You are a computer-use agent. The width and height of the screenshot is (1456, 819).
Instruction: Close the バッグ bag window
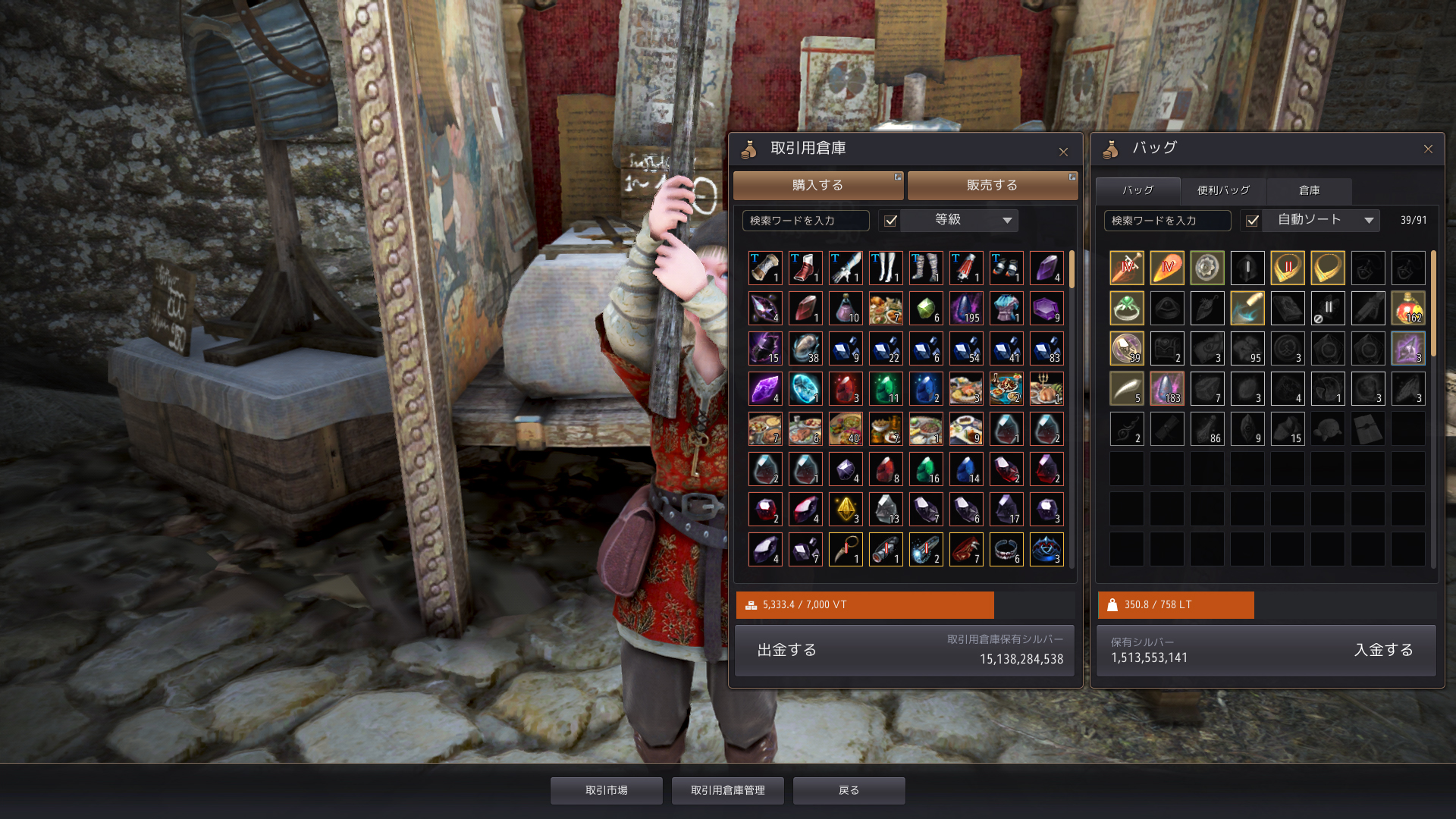pyautogui.click(x=1428, y=149)
